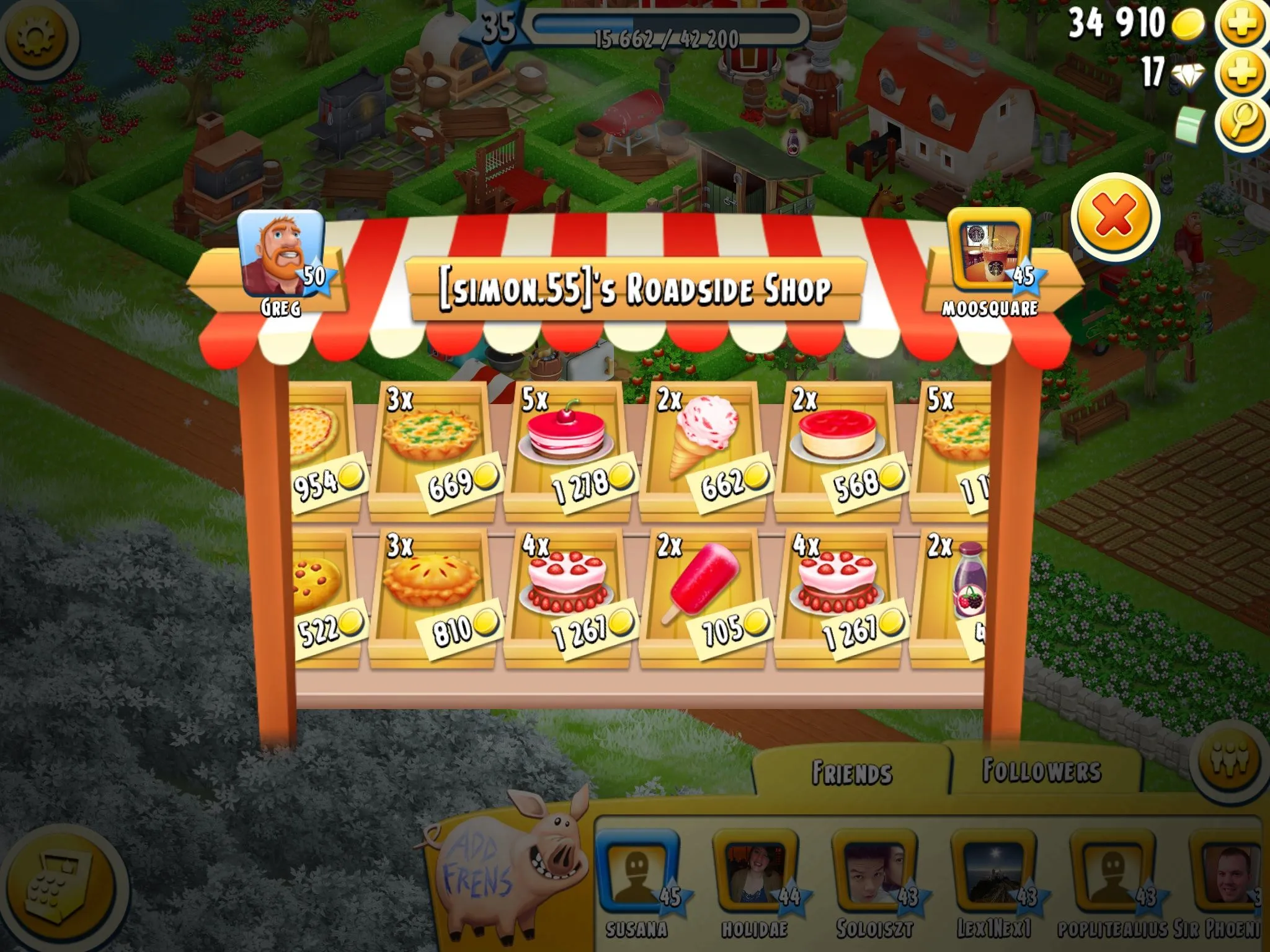This screenshot has width=1270, height=952.
Task: Purchase the ice cream cone for 662 coins
Action: [703, 449]
